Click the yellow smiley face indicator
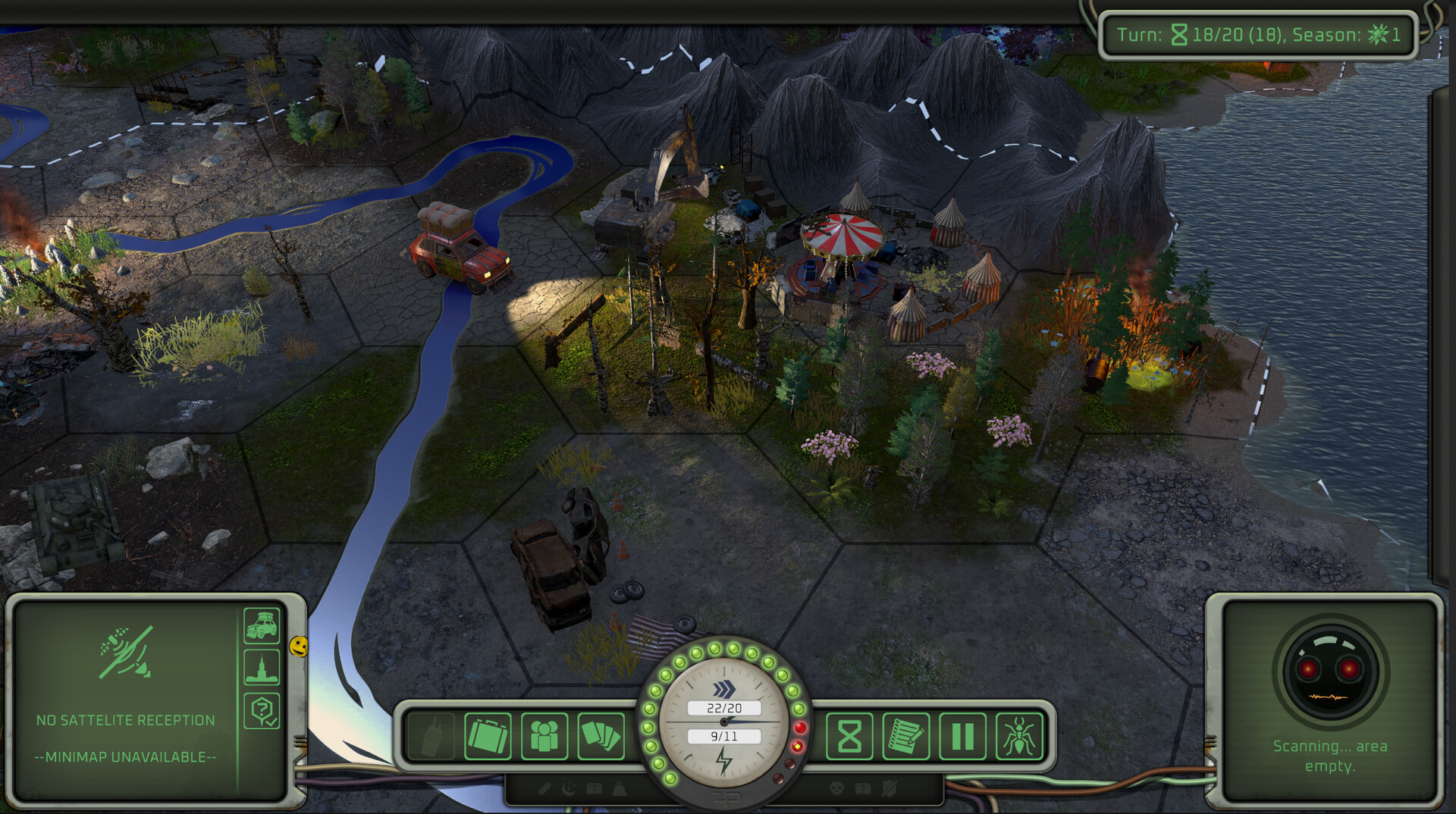The height and width of the screenshot is (814, 1456). coord(300,646)
